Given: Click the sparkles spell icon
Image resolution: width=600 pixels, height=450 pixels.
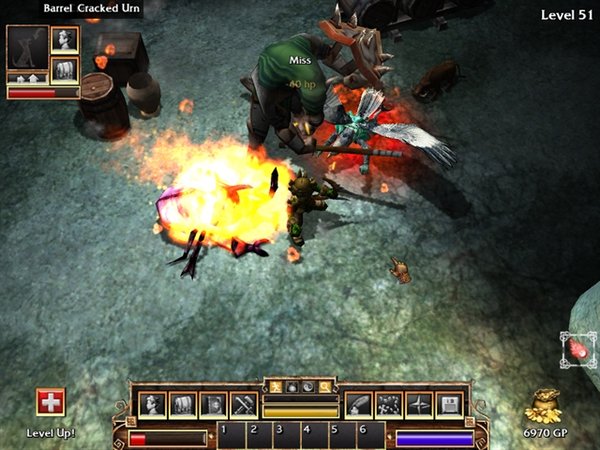Looking at the screenshot, I should click(388, 404).
